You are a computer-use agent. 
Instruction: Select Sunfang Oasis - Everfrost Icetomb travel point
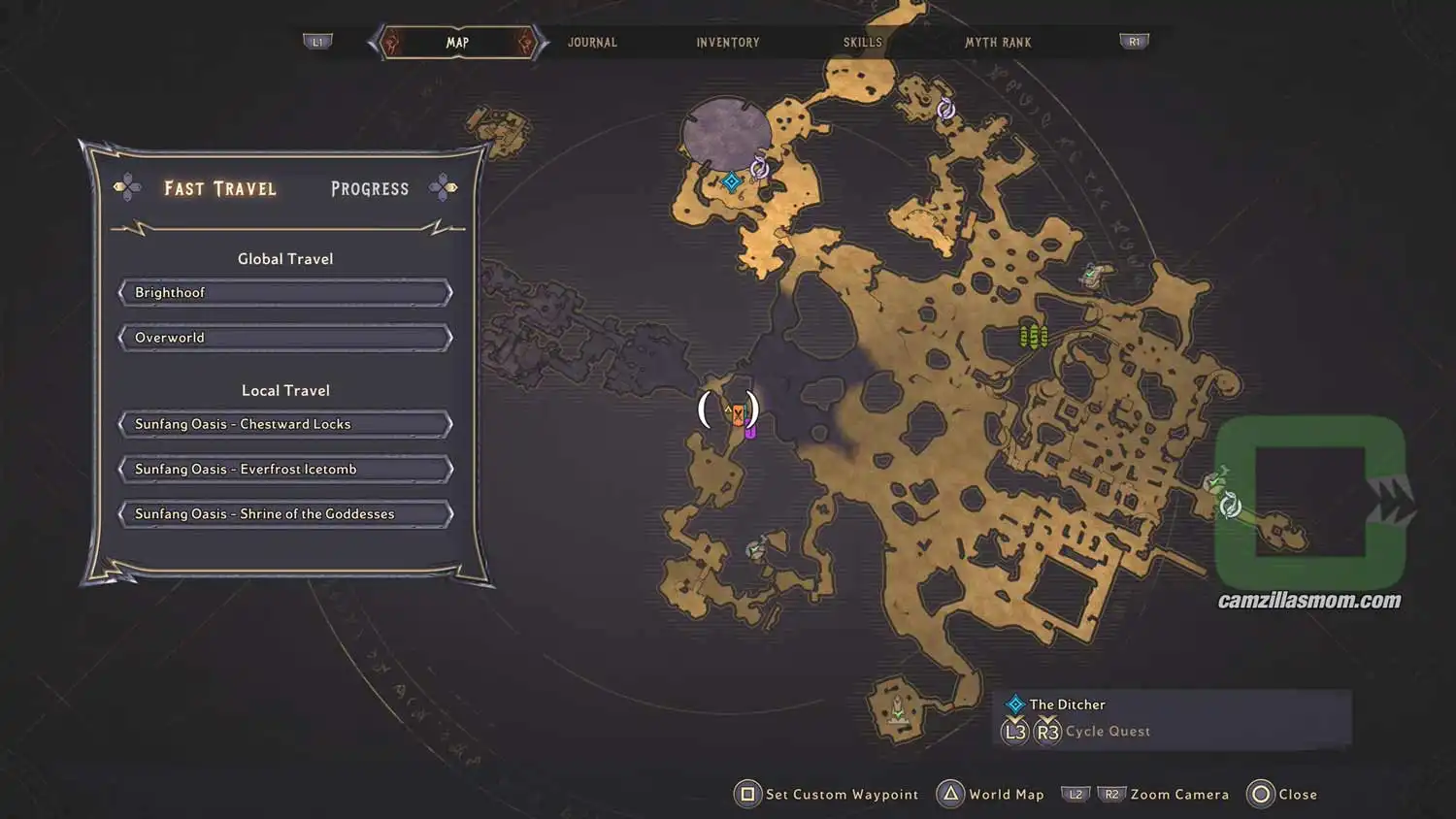pos(284,469)
